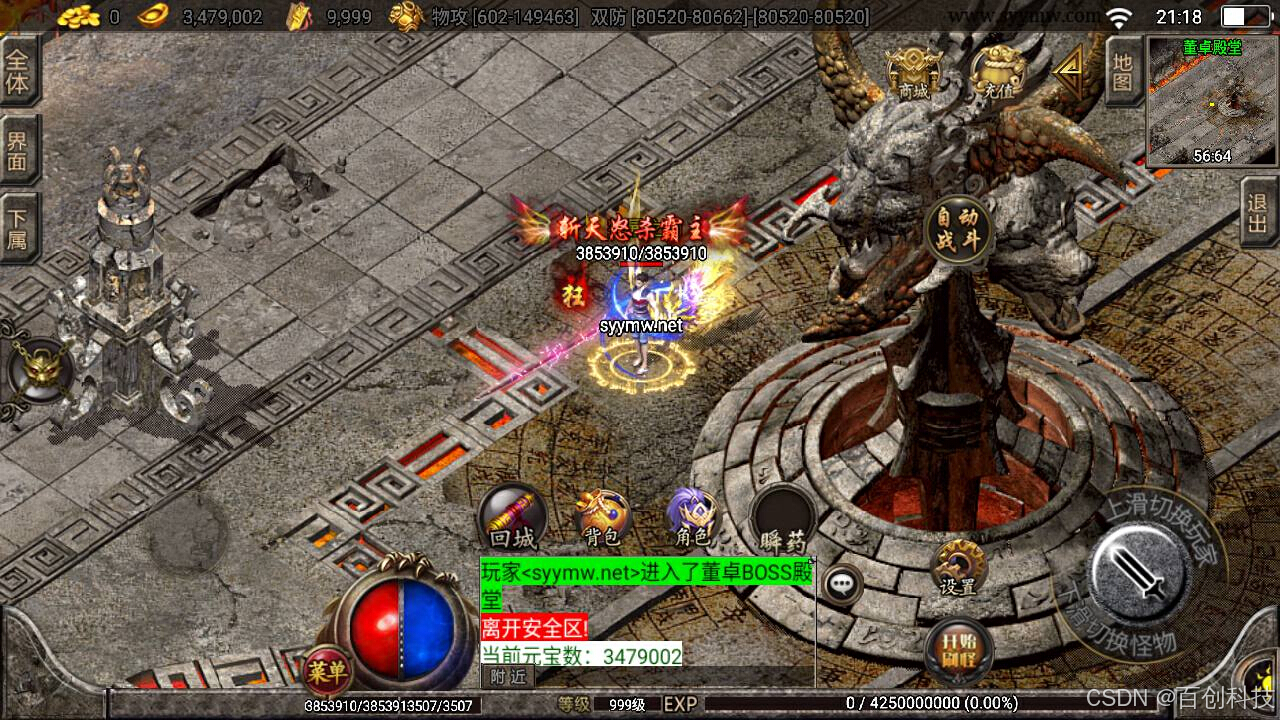Click the 董卓殿堂 minimap
Viewport: 1280px width, 720px height.
pos(1212,101)
